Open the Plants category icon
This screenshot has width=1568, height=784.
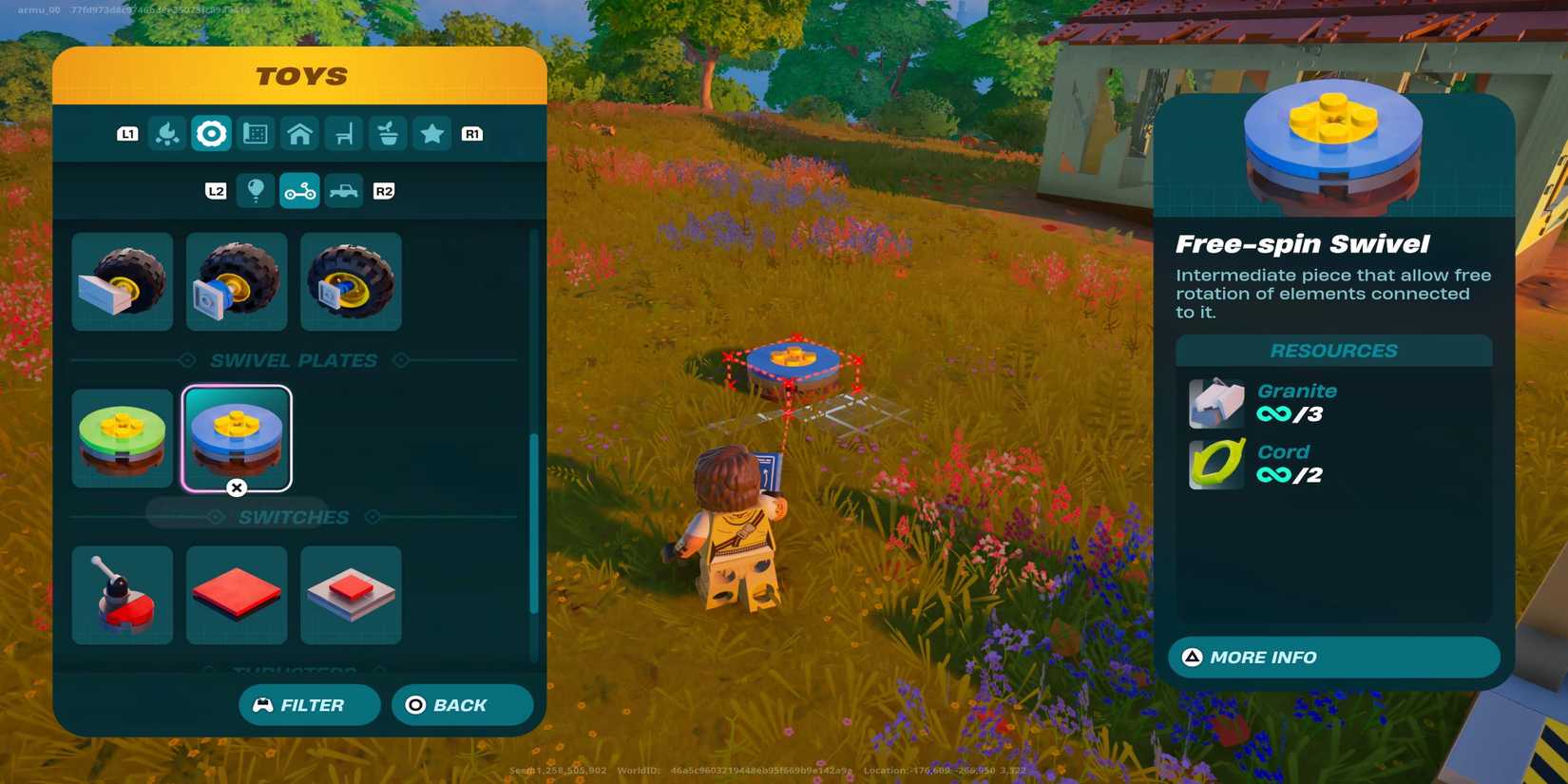point(388,133)
